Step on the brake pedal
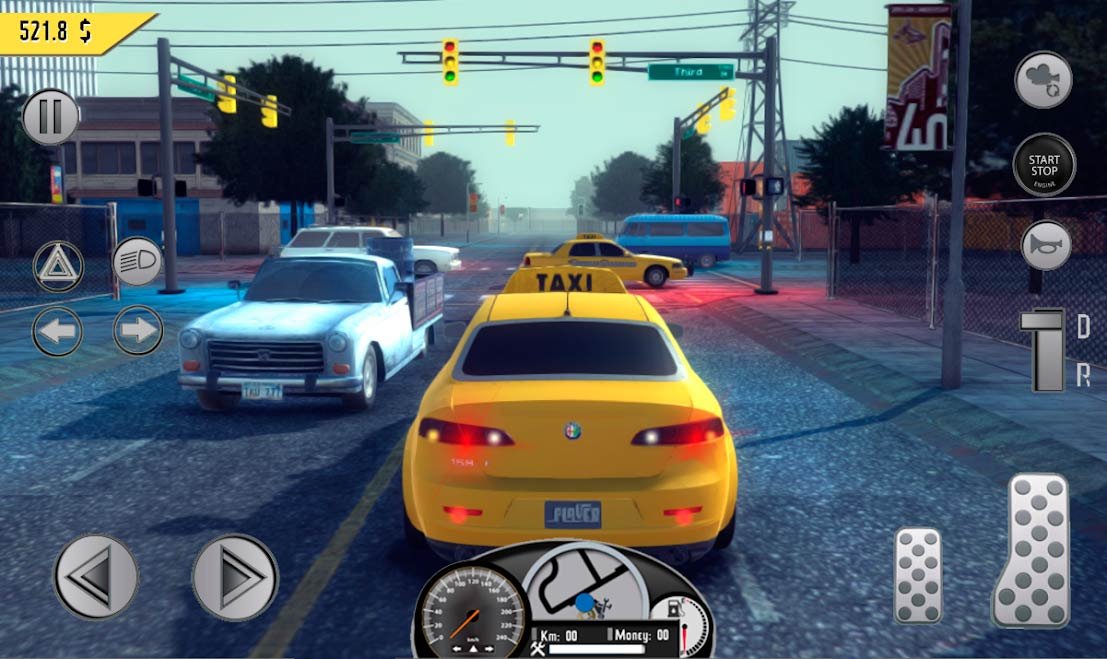1107x659 pixels. tap(917, 575)
